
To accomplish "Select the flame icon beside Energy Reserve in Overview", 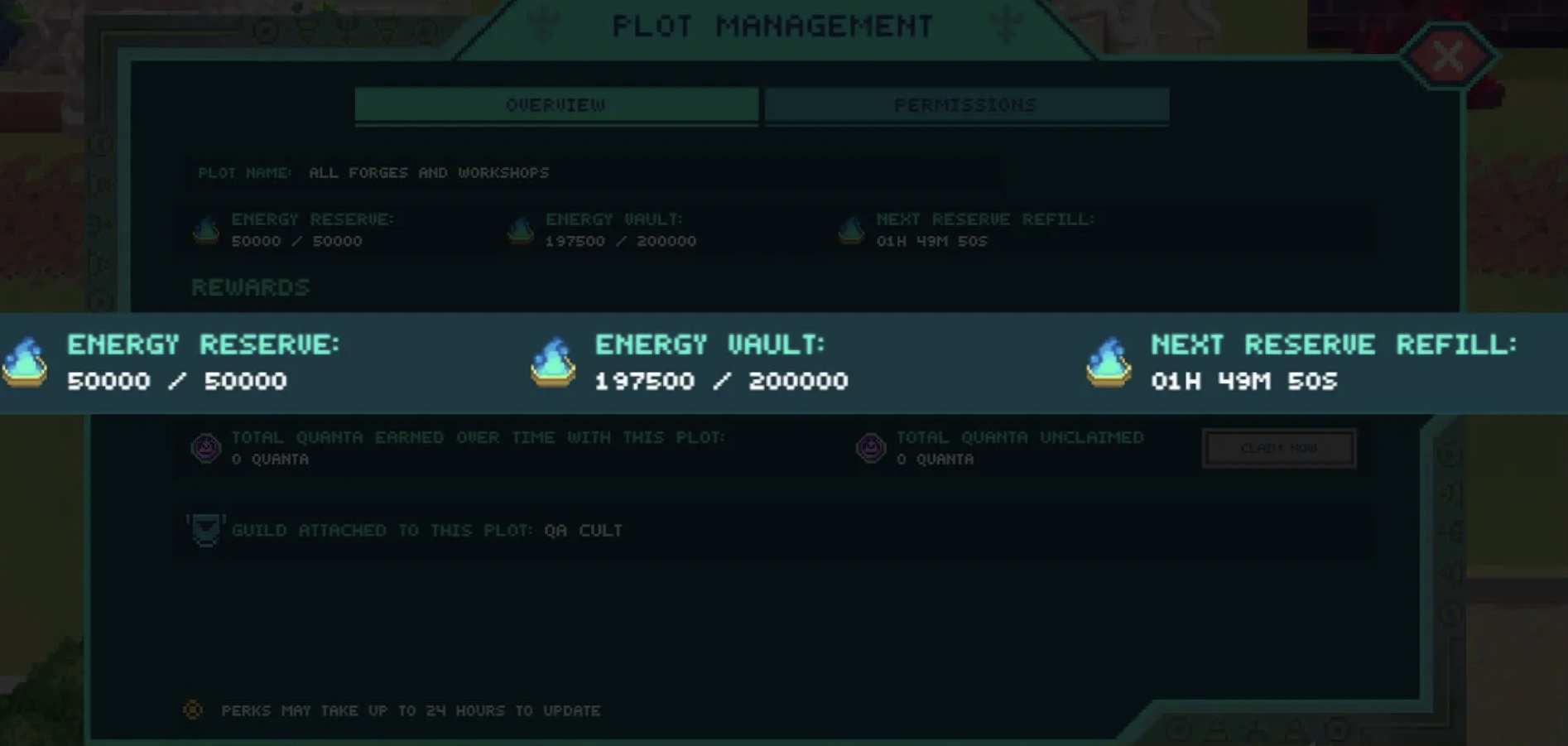I will (x=204, y=229).
